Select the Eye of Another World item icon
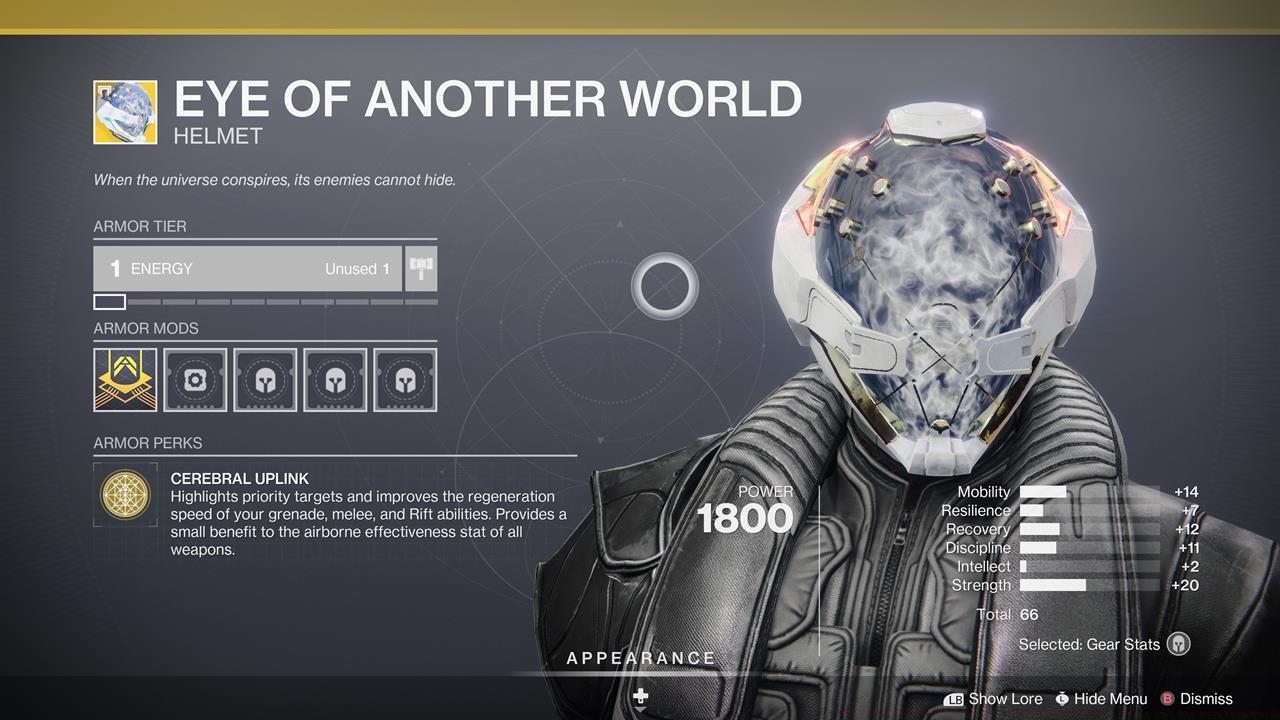 [125, 112]
